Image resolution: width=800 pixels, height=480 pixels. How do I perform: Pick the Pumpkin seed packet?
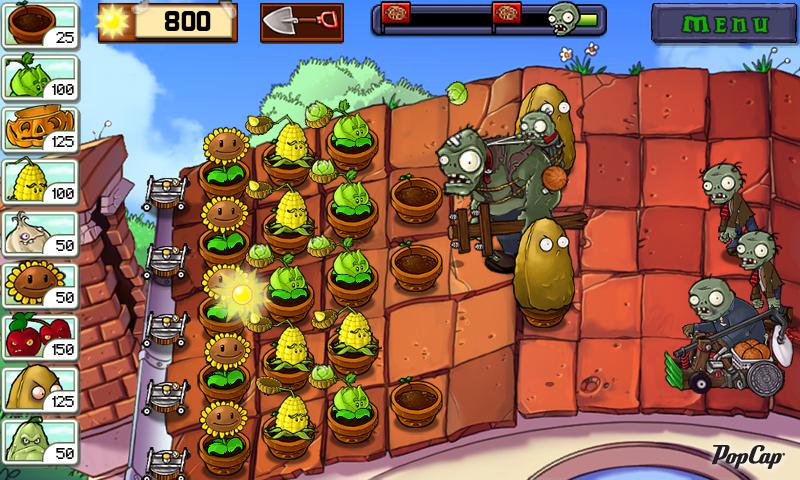(40, 128)
